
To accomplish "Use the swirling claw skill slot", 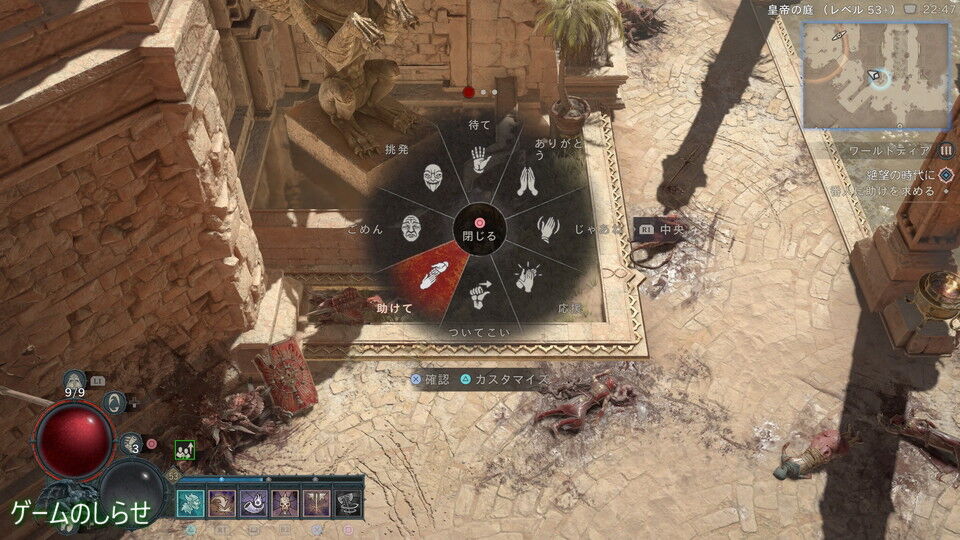I will tap(222, 501).
